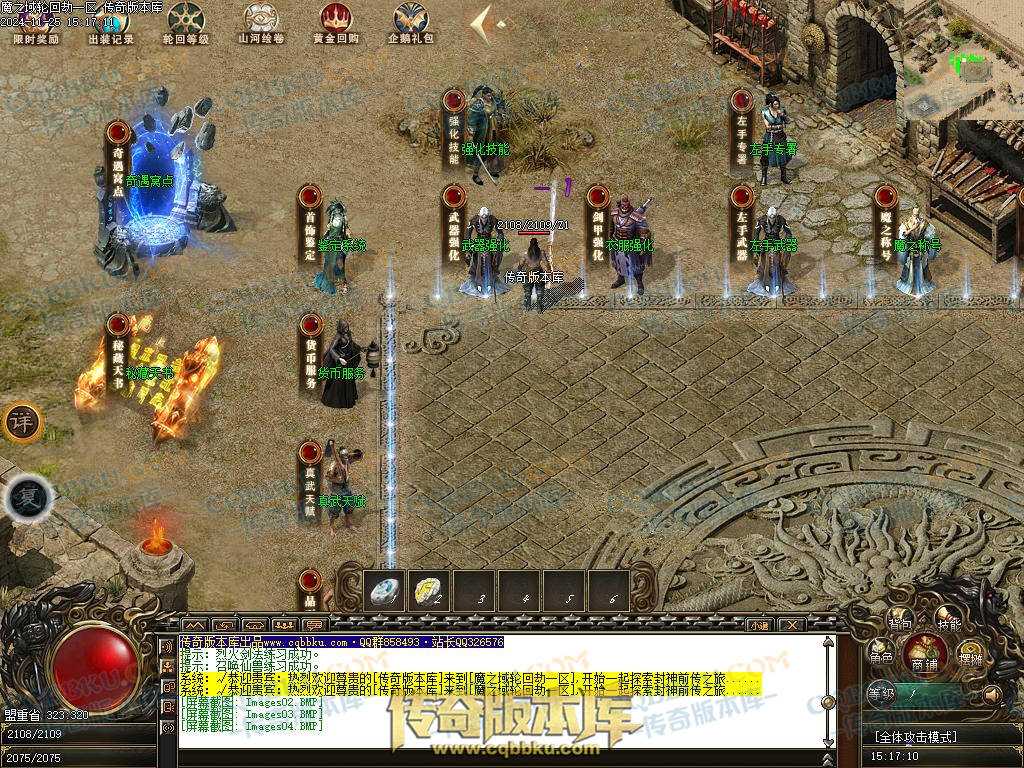Viewport: 1024px width, 768px height.
Task: Click the minimap in the corner
Action: (962, 58)
